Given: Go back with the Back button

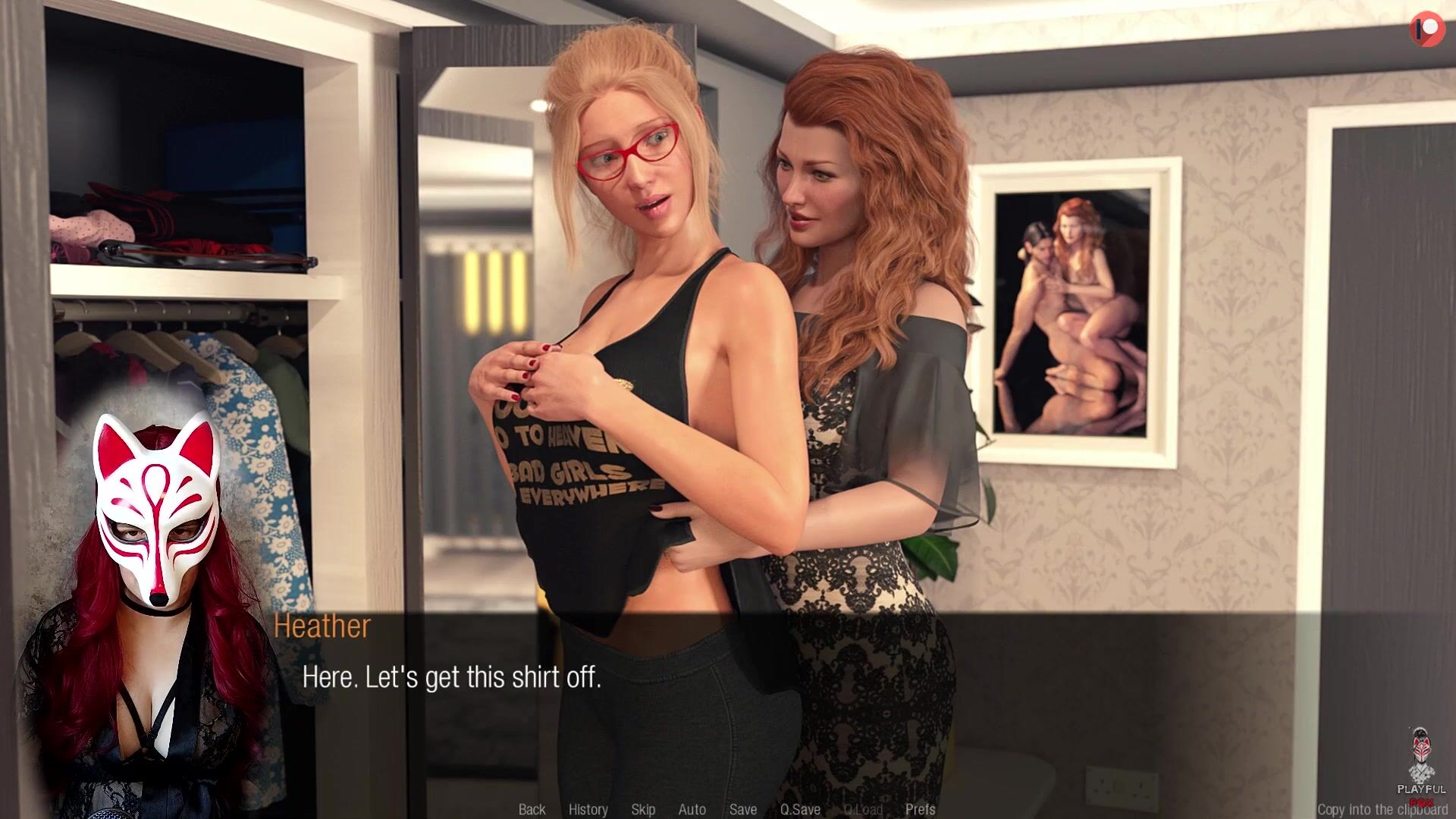Looking at the screenshot, I should click(x=532, y=809).
